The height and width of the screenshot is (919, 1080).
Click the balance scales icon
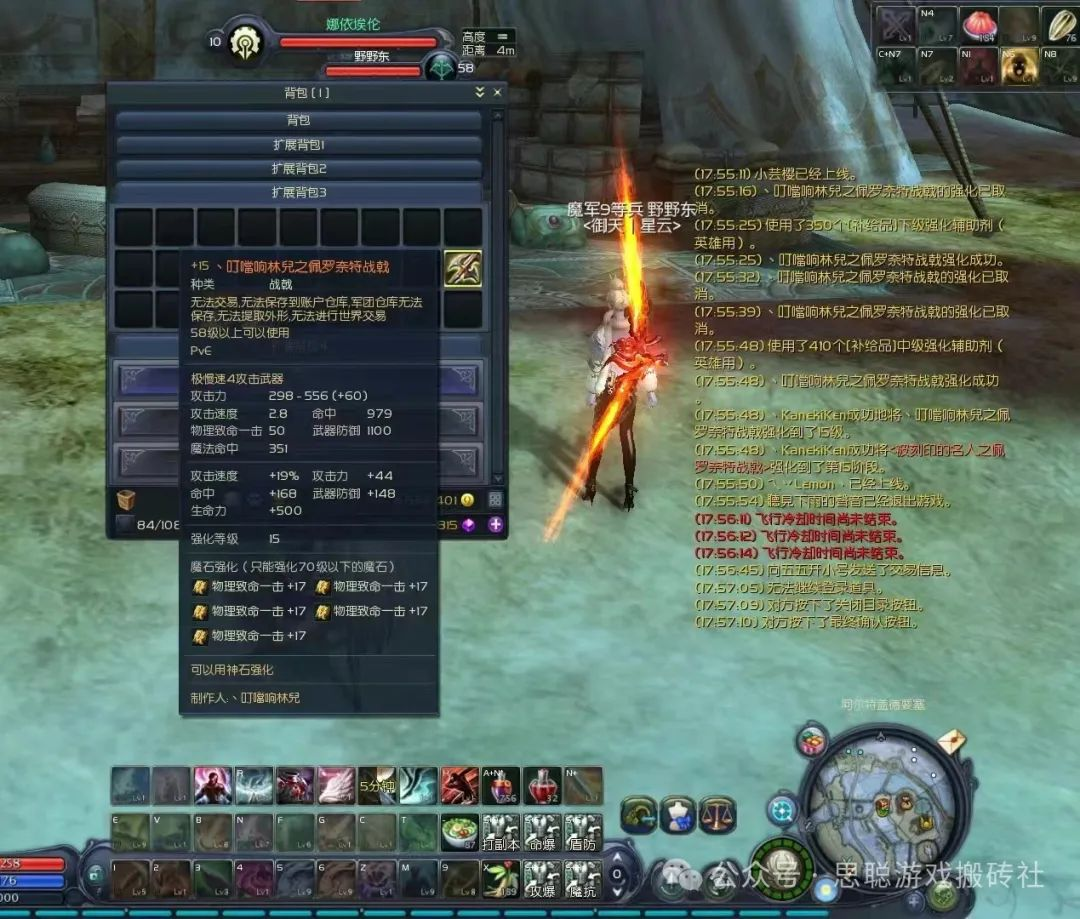click(x=715, y=813)
